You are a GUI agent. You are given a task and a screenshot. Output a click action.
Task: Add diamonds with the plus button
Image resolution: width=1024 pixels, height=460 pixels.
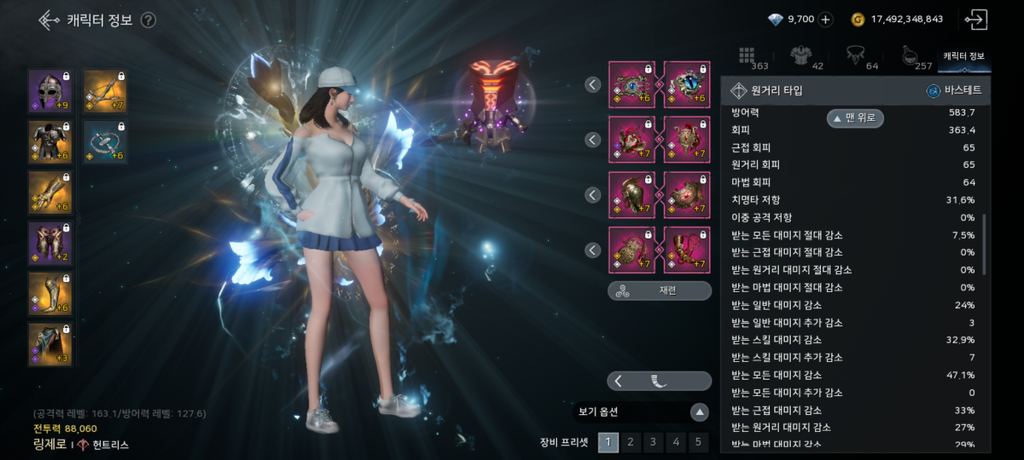click(x=825, y=19)
